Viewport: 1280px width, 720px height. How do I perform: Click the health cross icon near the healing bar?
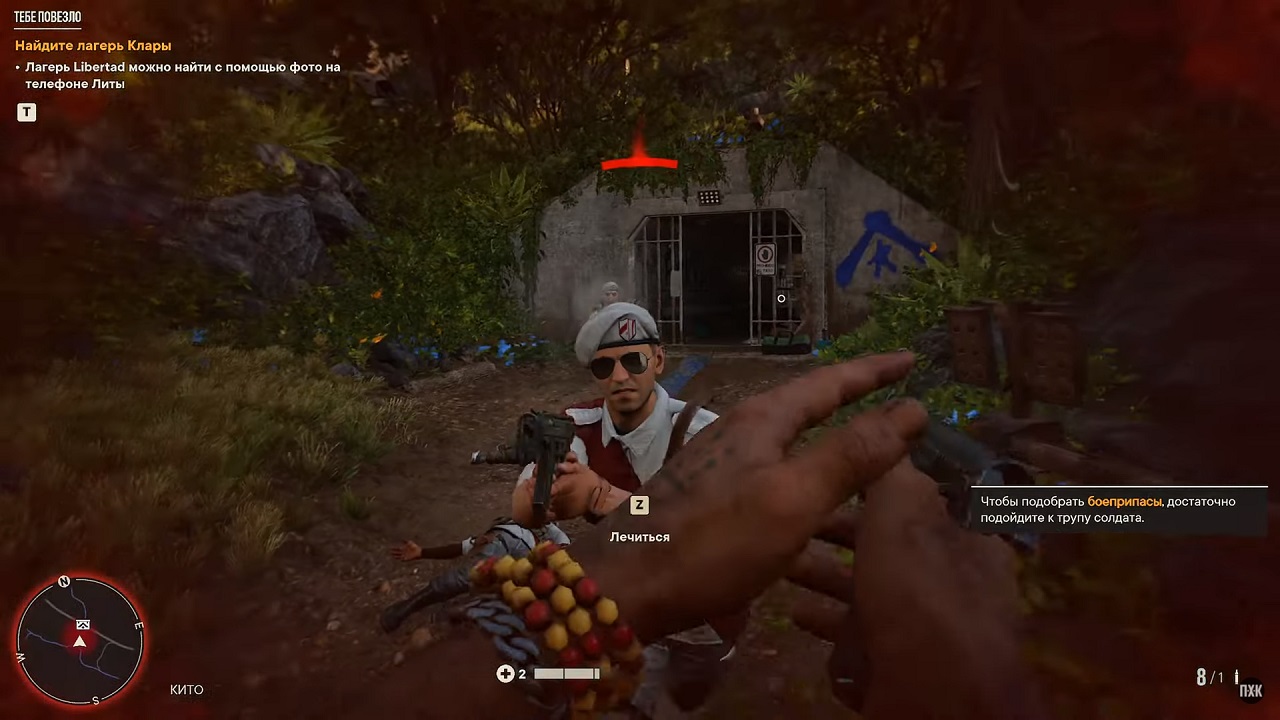(x=507, y=673)
